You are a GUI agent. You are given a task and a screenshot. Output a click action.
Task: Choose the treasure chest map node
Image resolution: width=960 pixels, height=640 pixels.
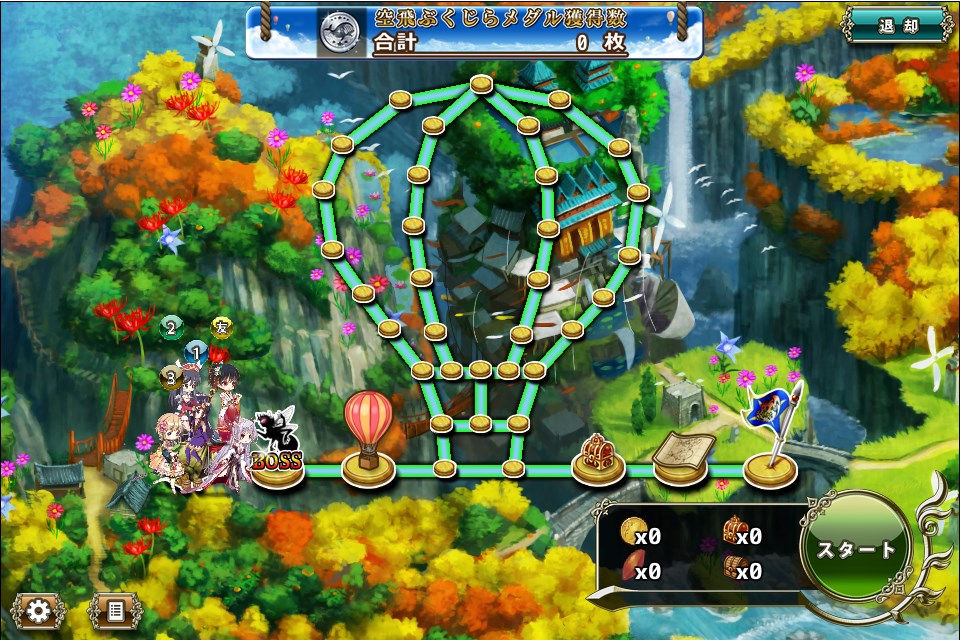[x=598, y=460]
